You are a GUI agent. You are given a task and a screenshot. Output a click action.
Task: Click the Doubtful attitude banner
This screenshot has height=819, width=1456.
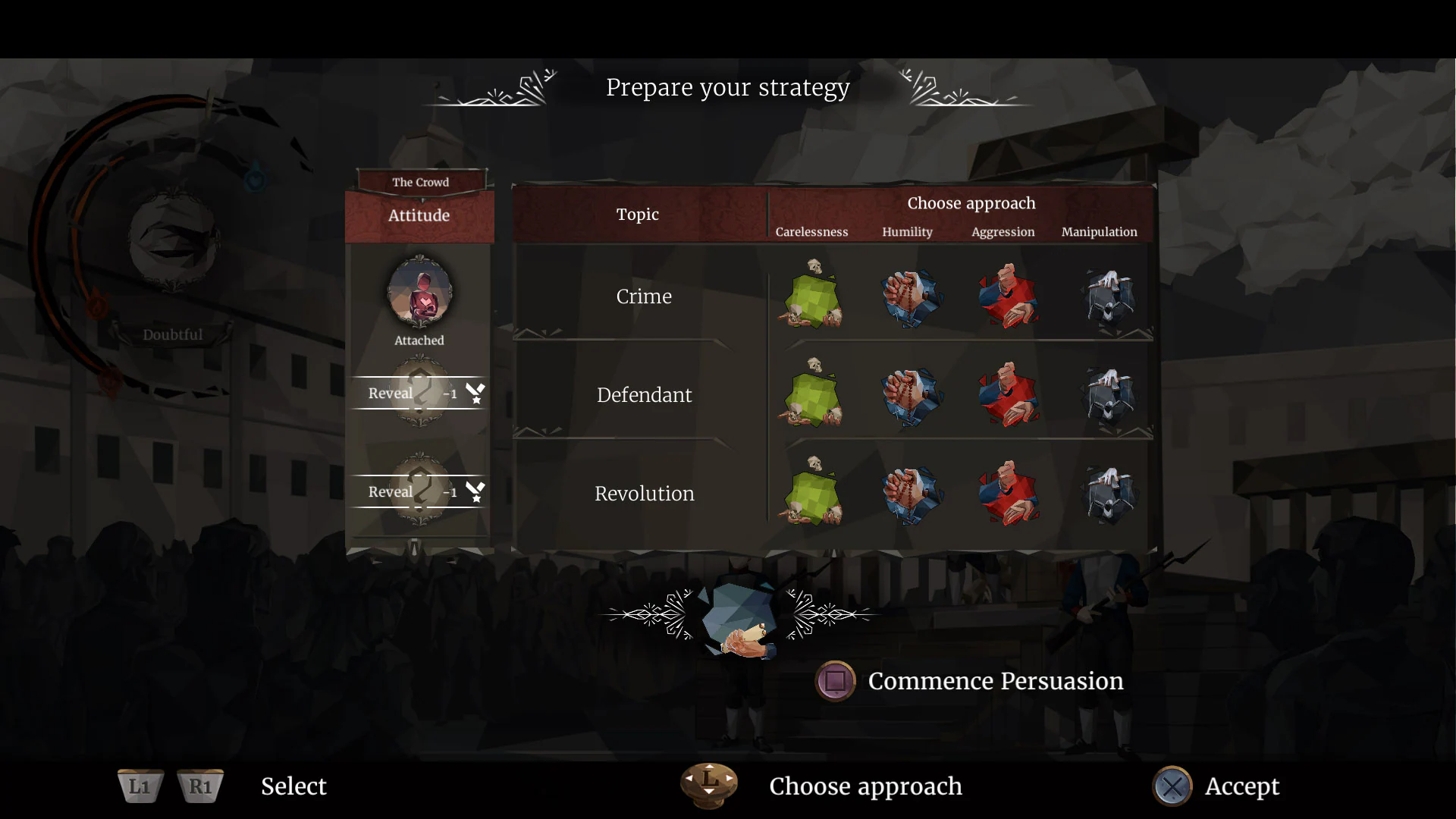[x=172, y=333]
